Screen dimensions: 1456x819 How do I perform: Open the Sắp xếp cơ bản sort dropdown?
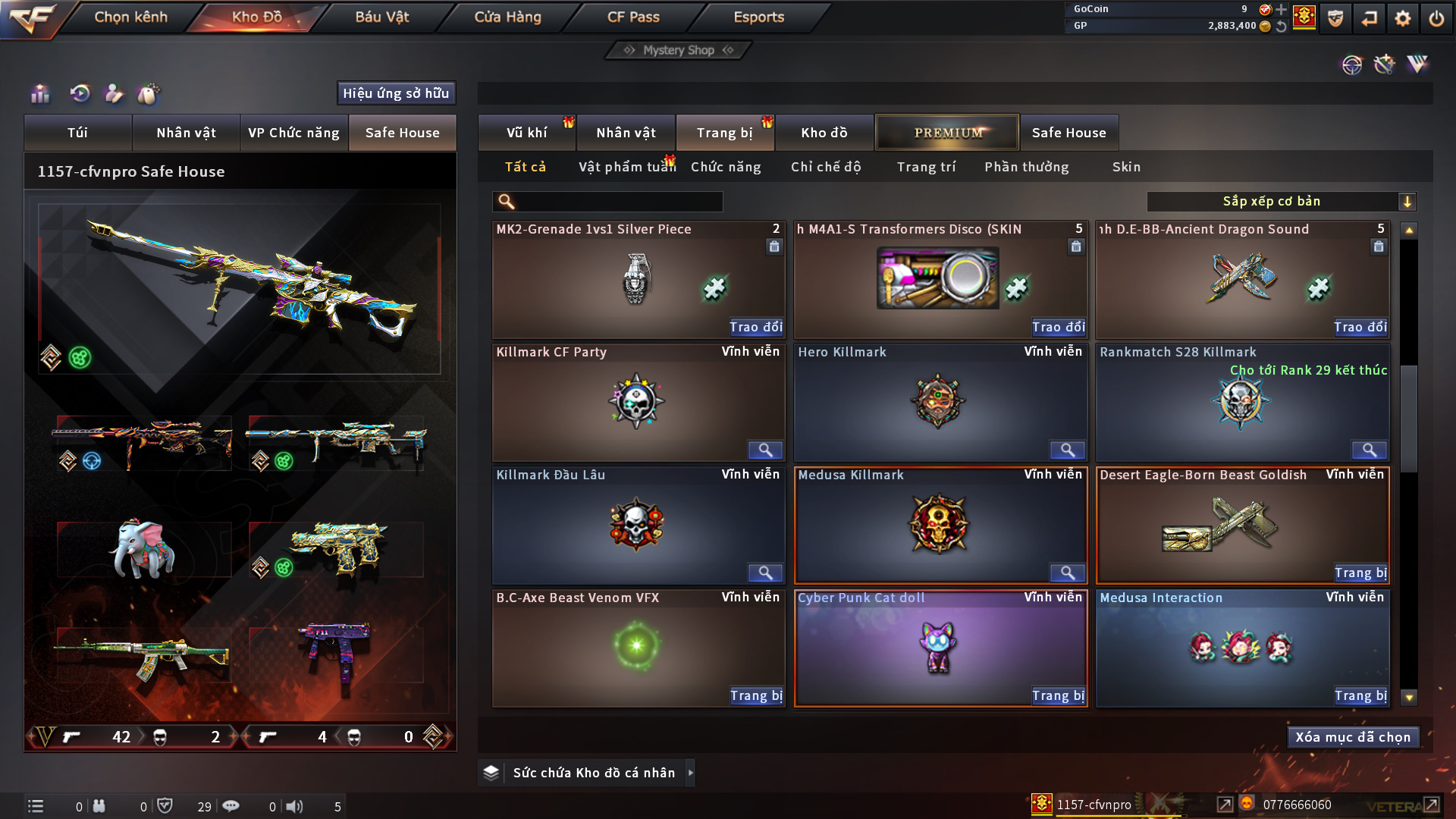pyautogui.click(x=1281, y=202)
